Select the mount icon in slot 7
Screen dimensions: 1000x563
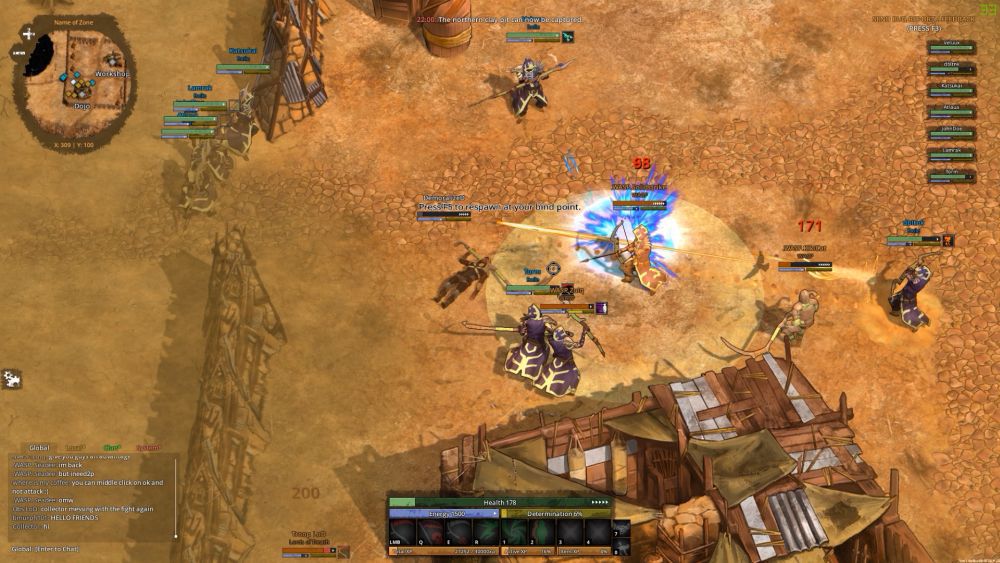pos(621,528)
